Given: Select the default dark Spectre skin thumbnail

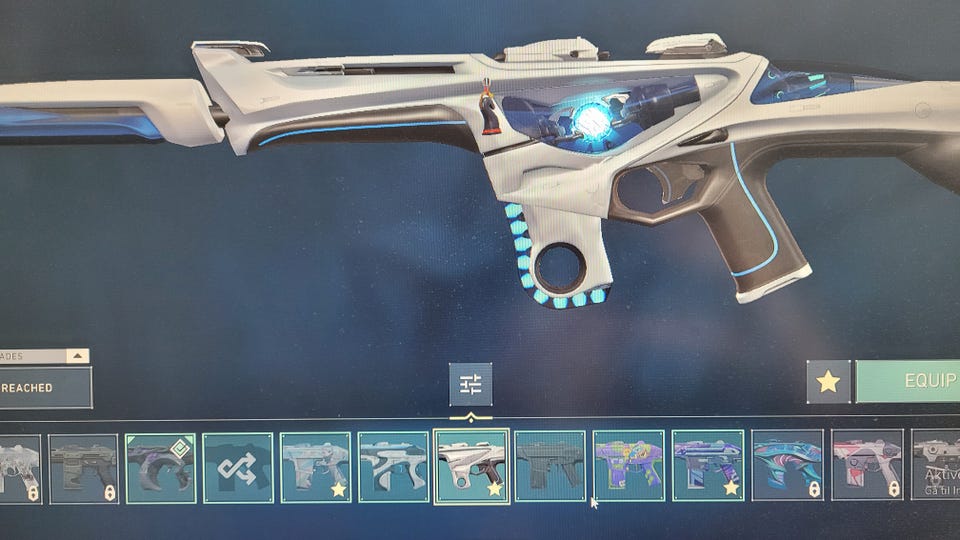Looking at the screenshot, I should click(549, 467).
